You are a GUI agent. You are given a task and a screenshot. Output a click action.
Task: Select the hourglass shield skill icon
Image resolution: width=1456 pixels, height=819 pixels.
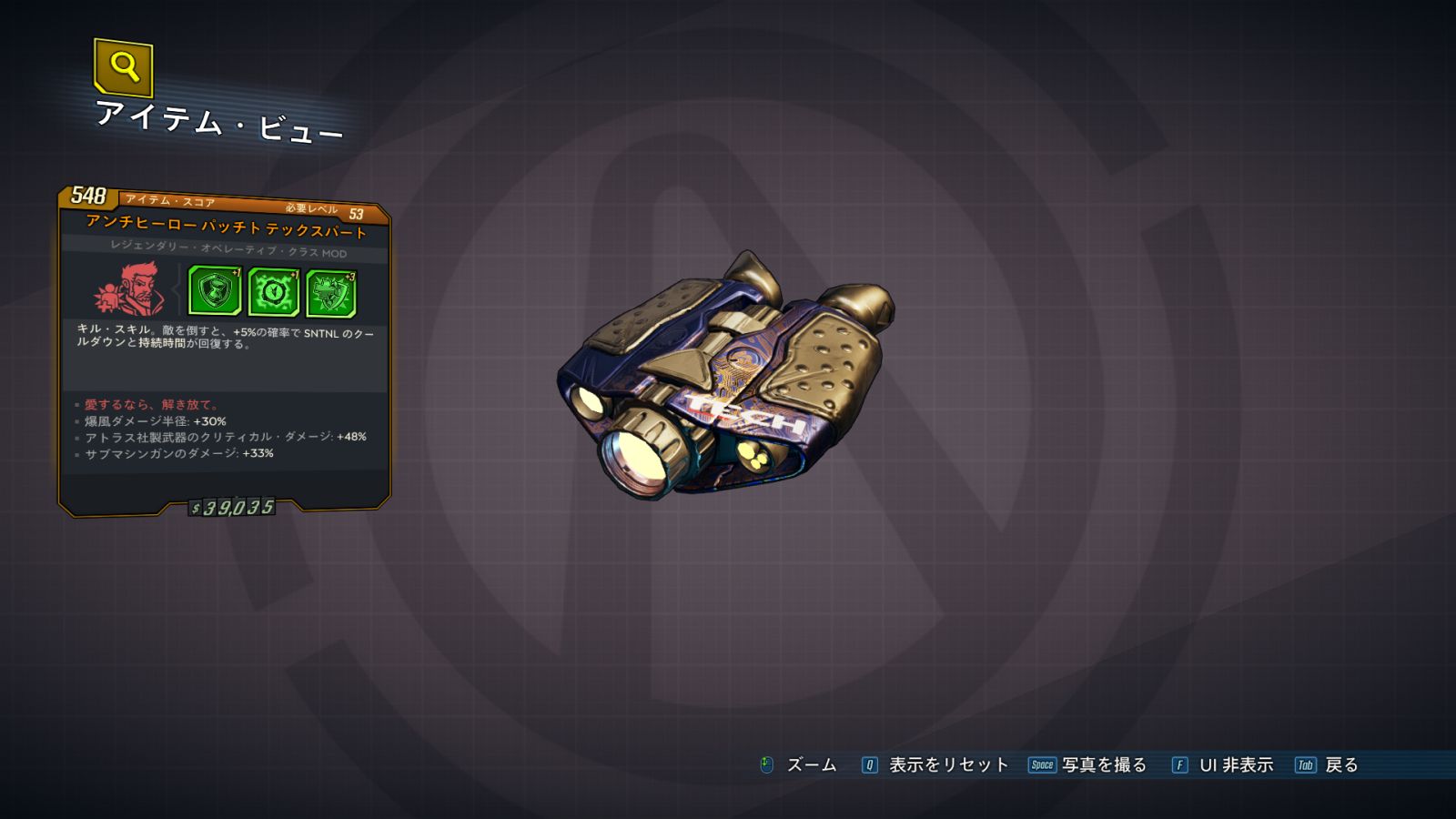[x=215, y=291]
